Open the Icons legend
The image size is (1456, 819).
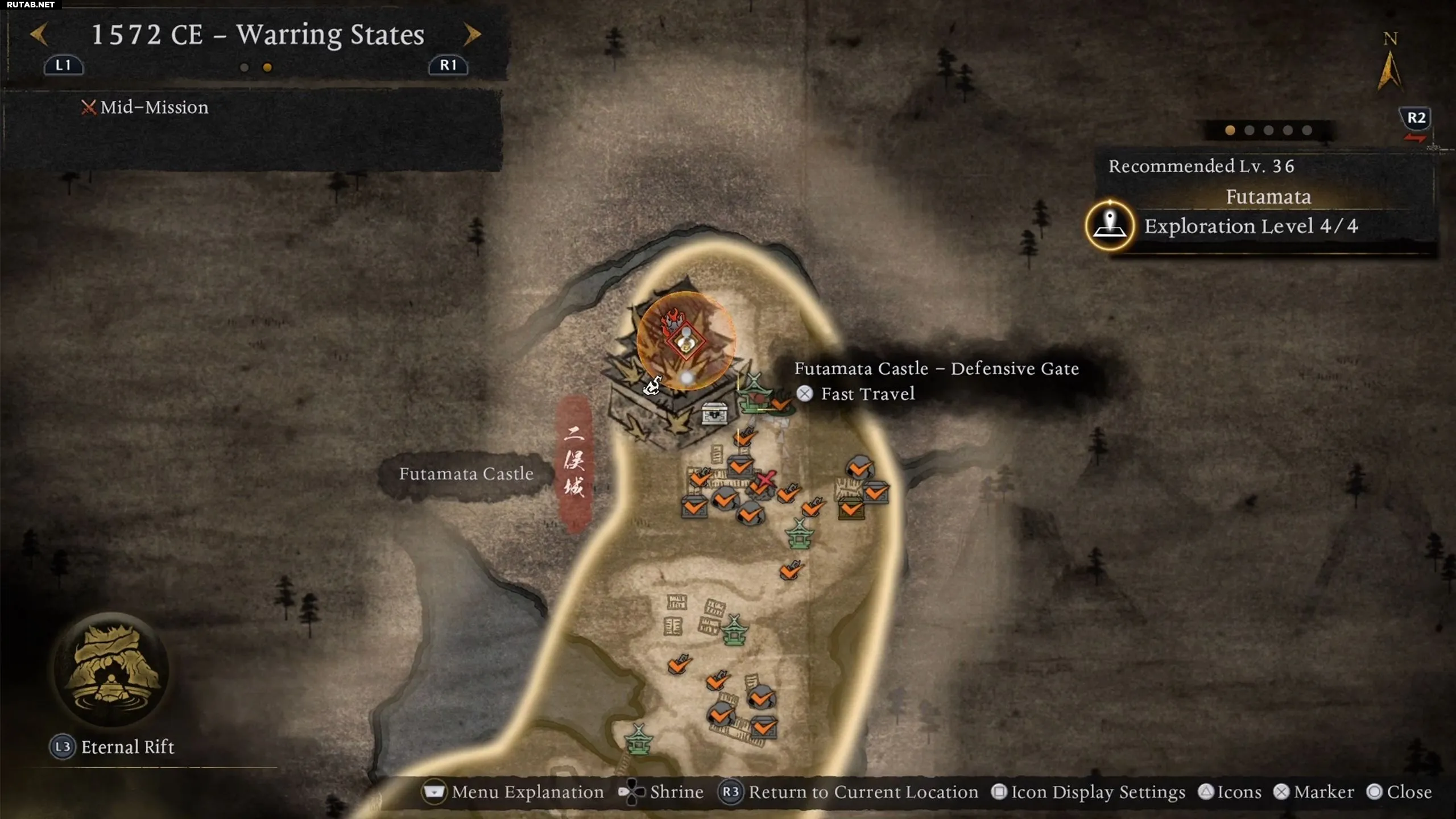[1230, 792]
